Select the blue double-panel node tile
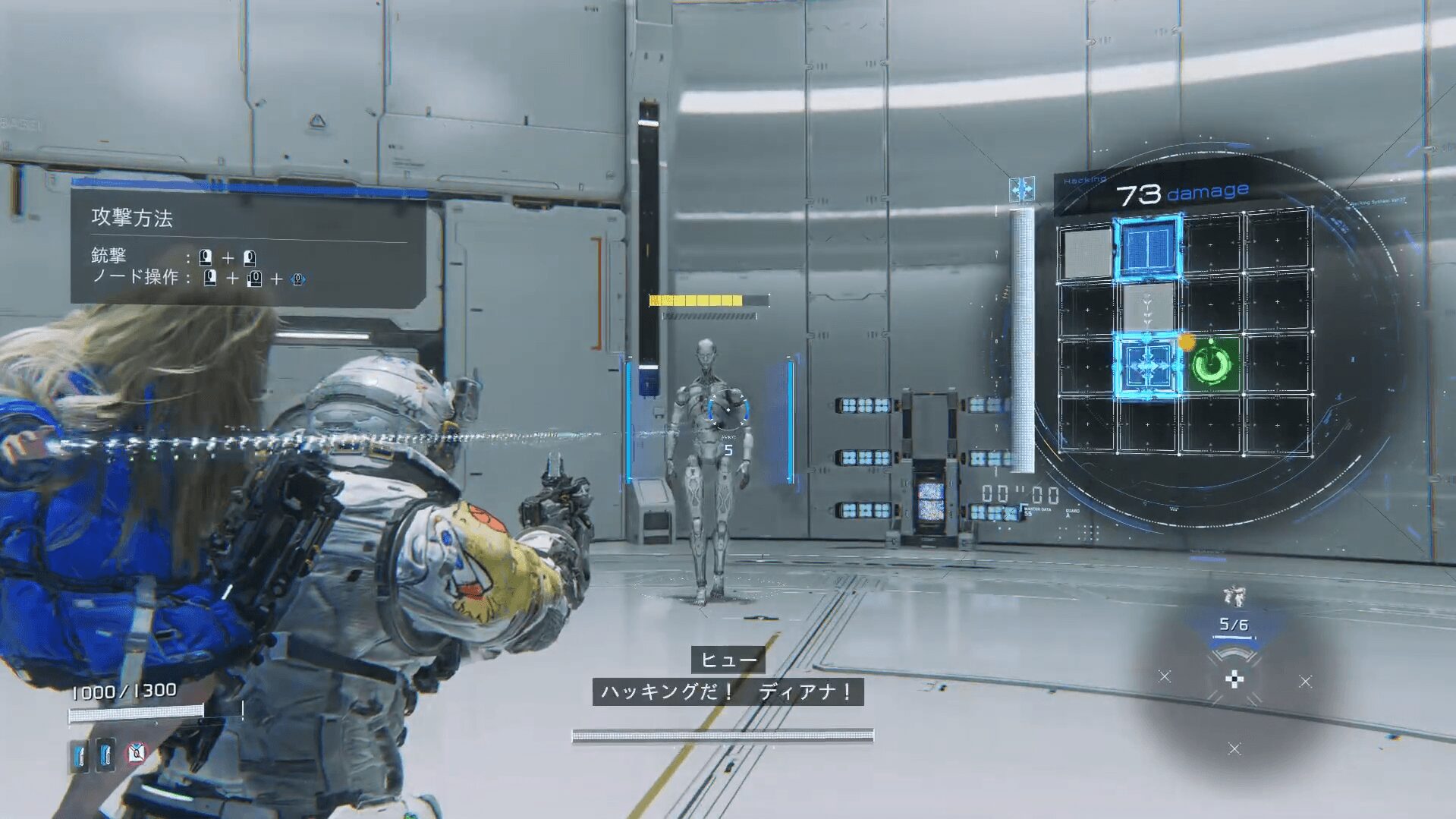 [1148, 247]
